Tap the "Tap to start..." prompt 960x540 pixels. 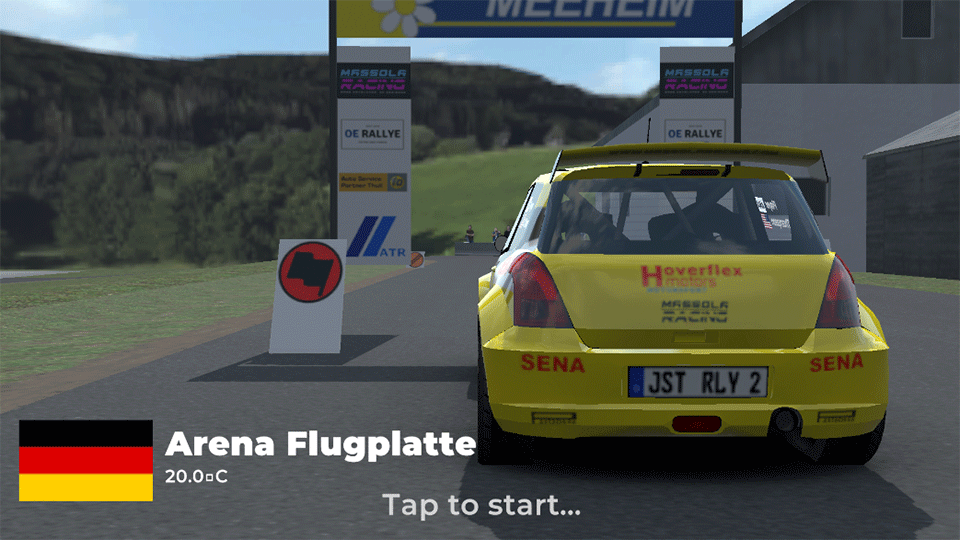(481, 504)
